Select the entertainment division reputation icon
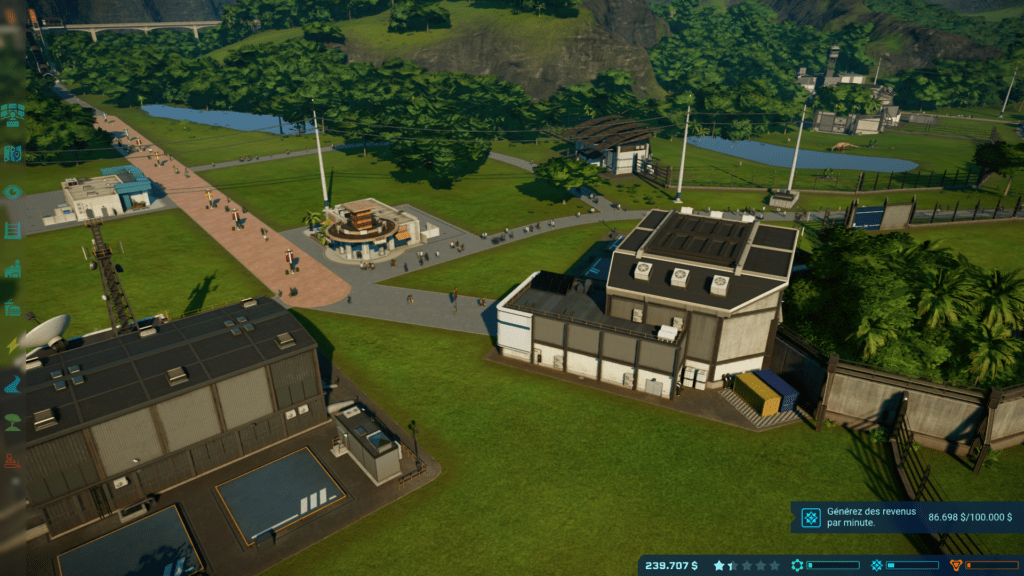1024x576 pixels. click(x=877, y=565)
